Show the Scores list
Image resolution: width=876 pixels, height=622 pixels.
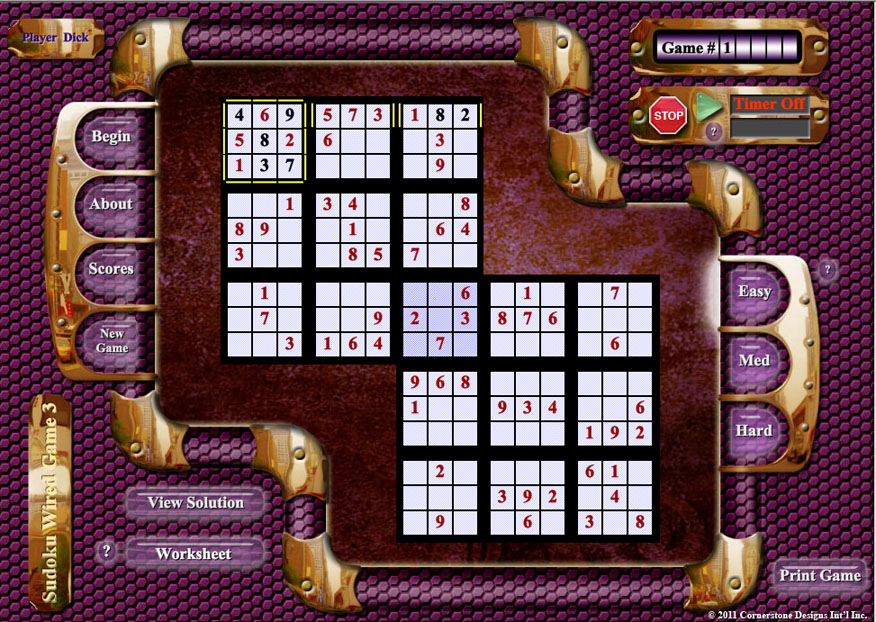pyautogui.click(x=111, y=269)
